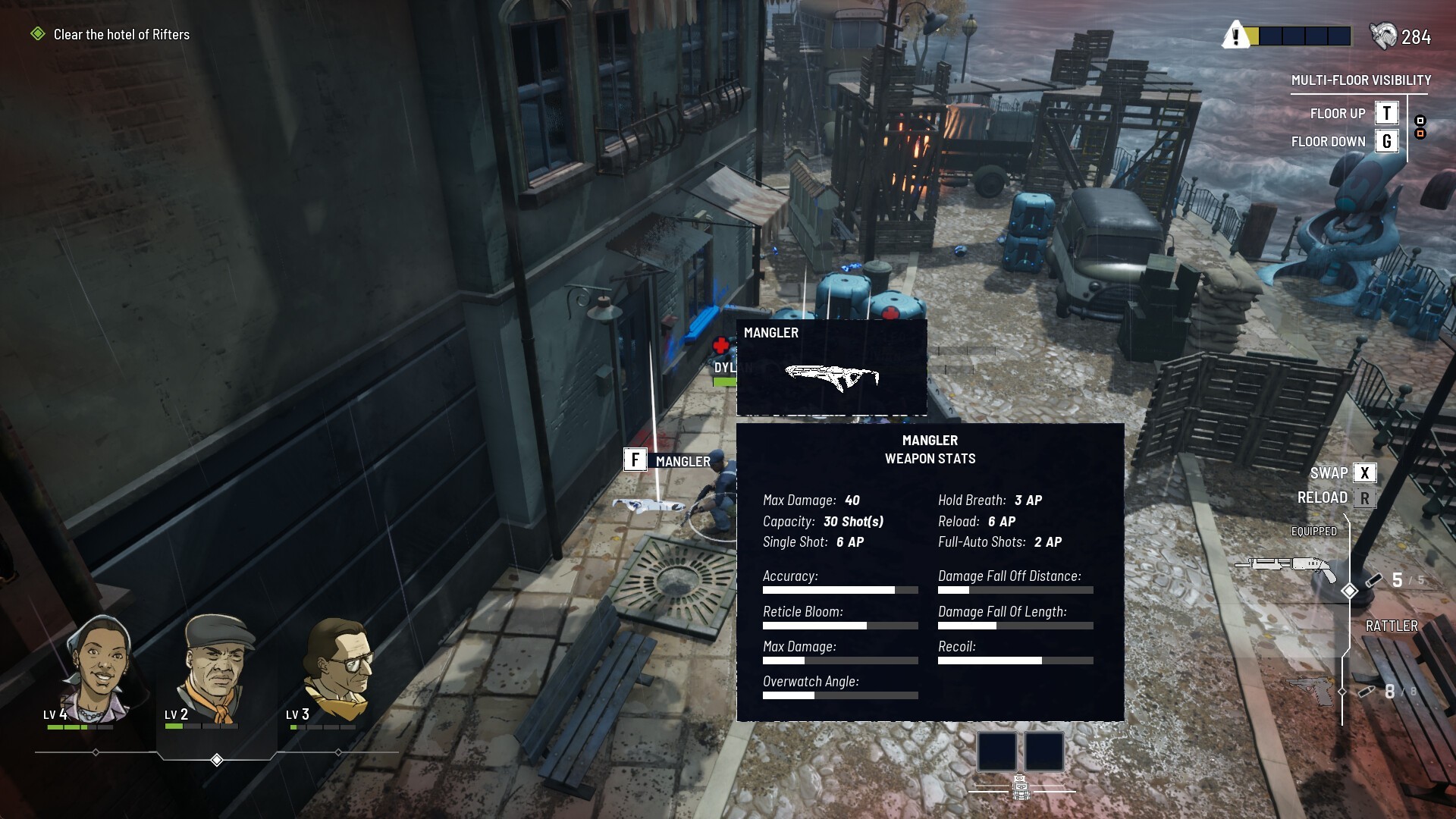Click the alert warning triangle icon
Image resolution: width=1456 pixels, height=819 pixels.
(1235, 36)
